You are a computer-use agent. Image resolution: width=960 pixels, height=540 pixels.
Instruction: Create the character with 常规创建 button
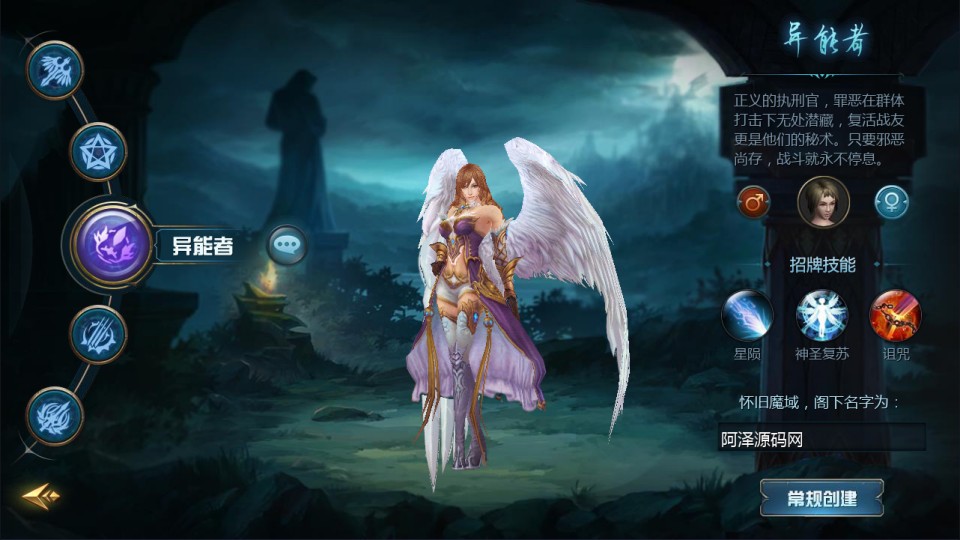(822, 497)
